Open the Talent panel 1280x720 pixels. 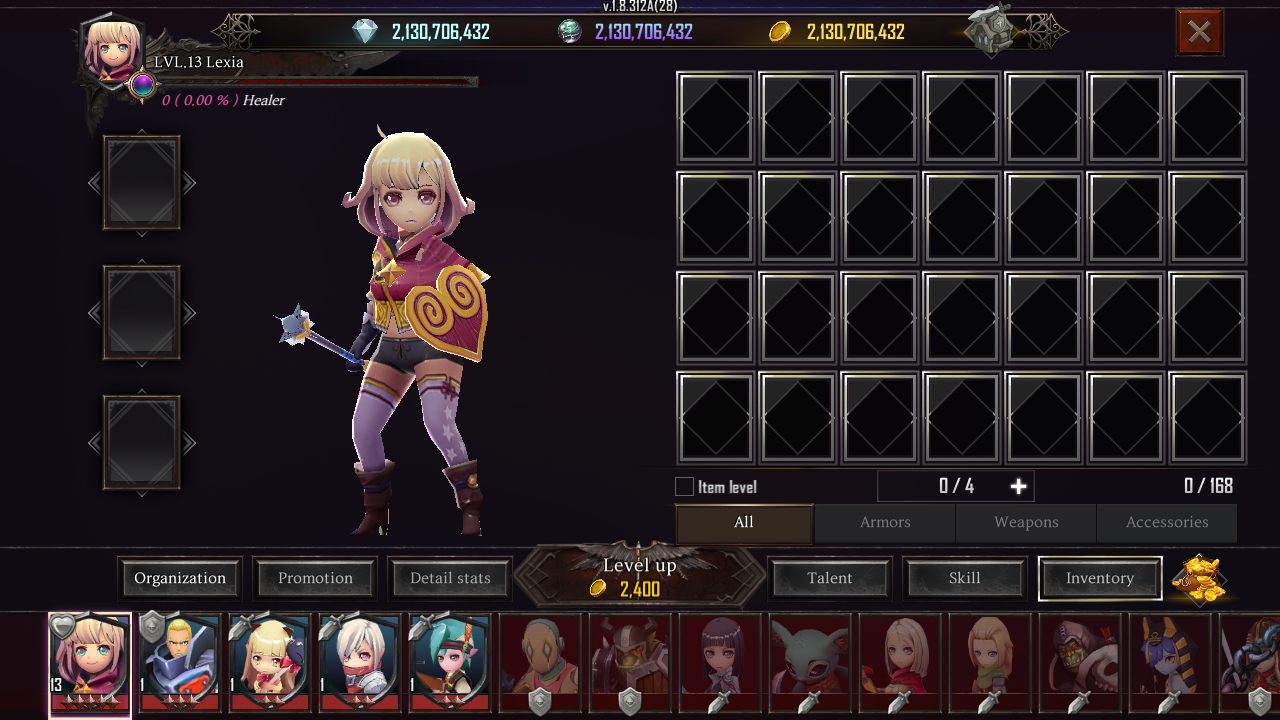pos(830,578)
